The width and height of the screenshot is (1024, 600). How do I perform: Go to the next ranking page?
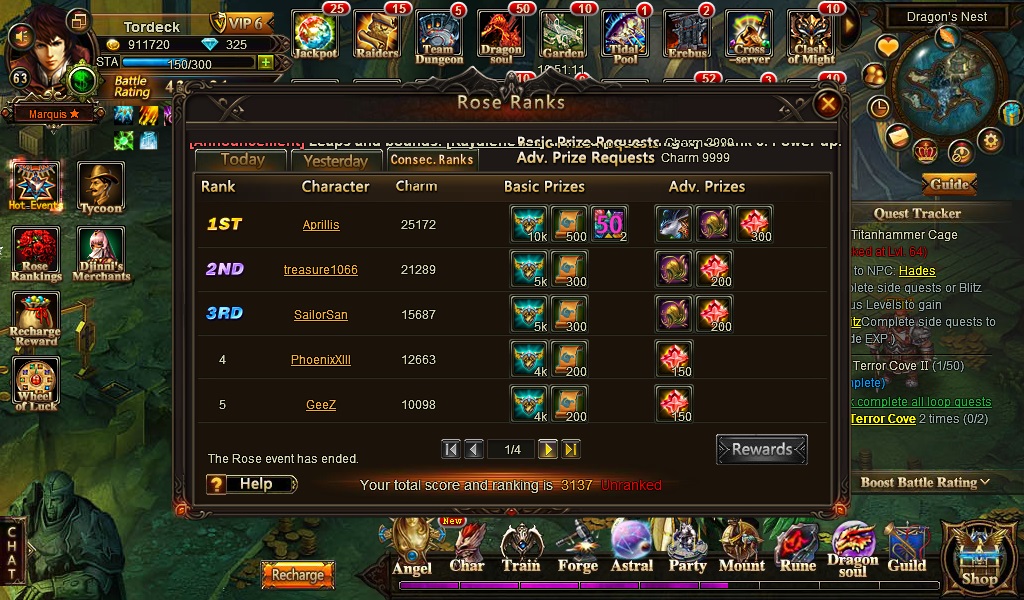(x=548, y=450)
